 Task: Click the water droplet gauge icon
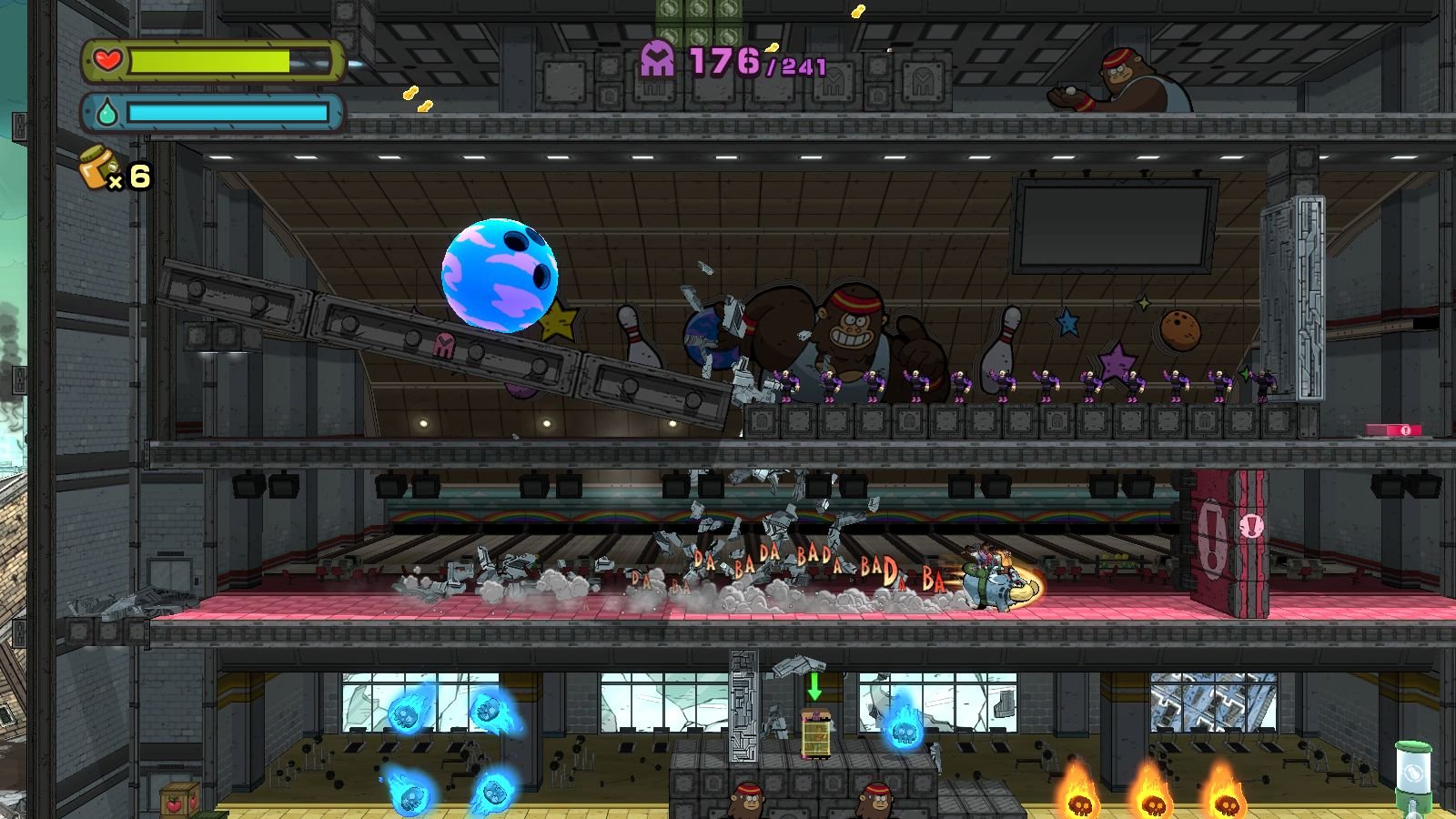pos(106,113)
